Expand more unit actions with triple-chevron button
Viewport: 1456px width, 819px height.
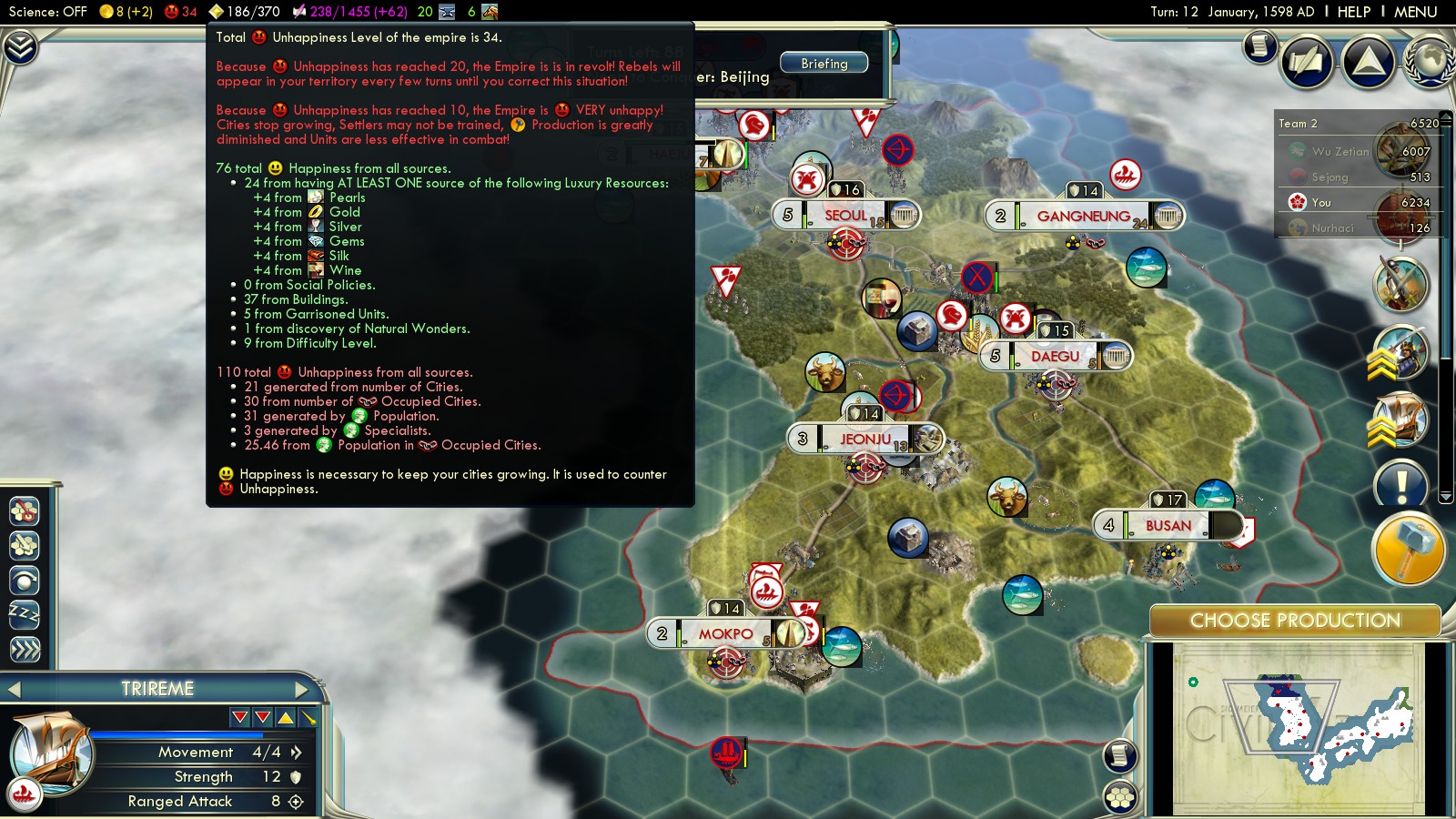[25, 649]
